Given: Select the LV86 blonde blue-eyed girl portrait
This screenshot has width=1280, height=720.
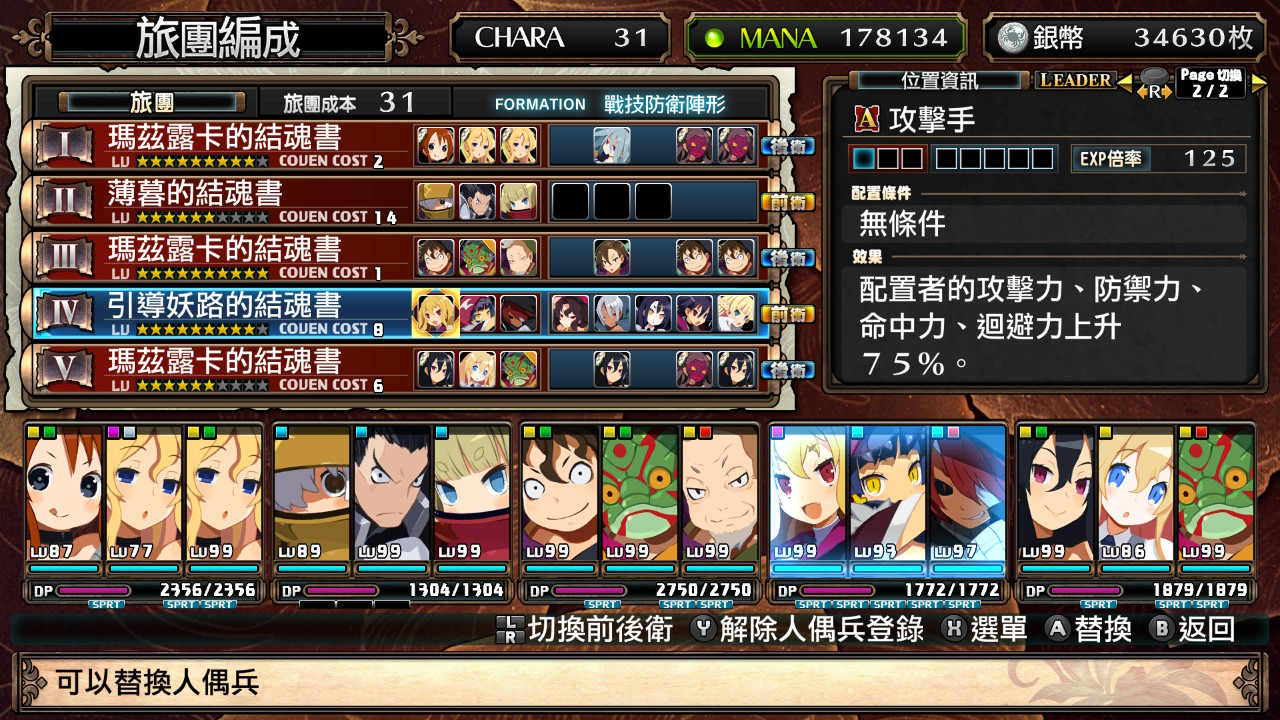Looking at the screenshot, I should click(1136, 495).
